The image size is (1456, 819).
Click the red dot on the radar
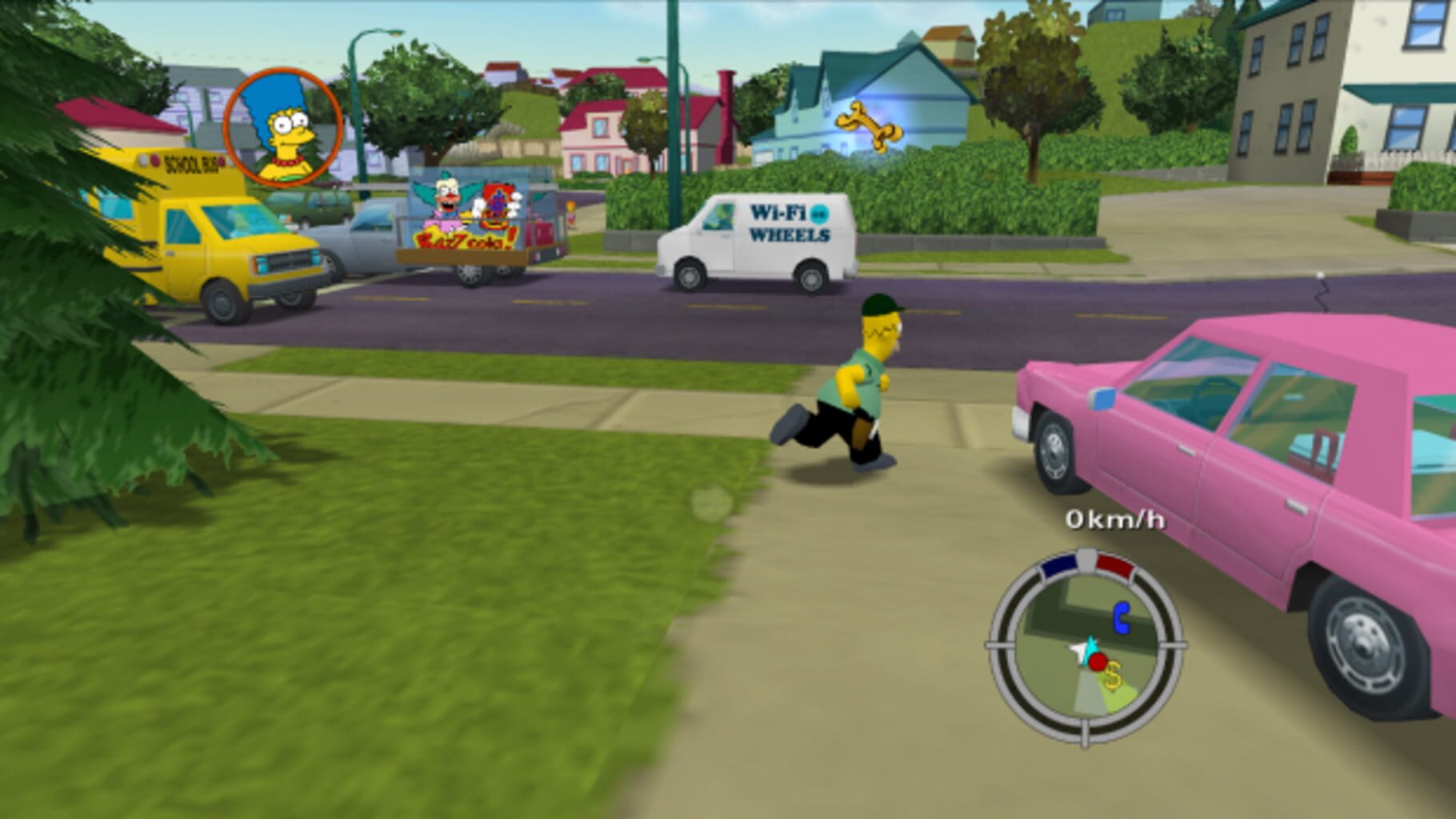pyautogui.click(x=1098, y=661)
